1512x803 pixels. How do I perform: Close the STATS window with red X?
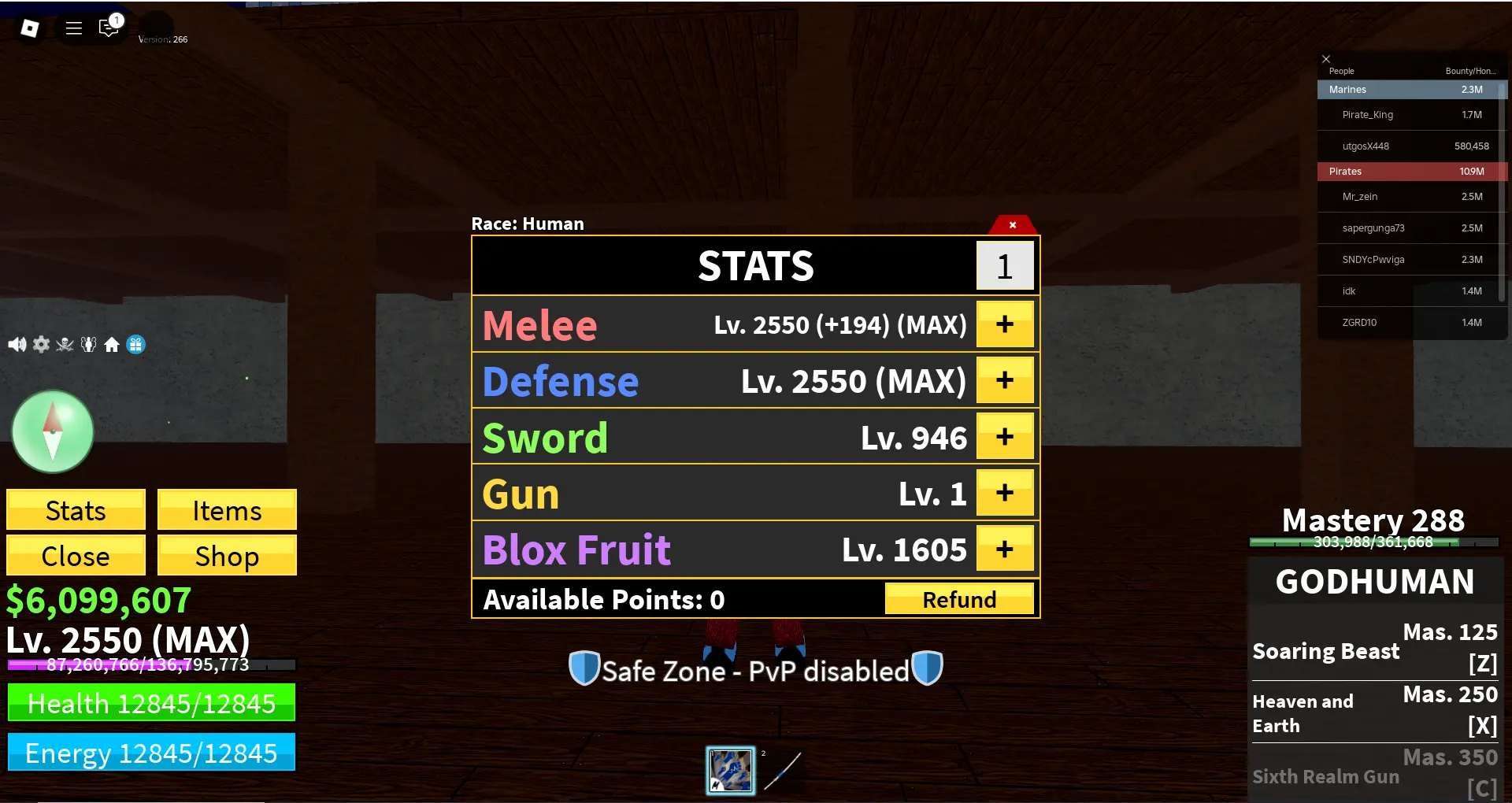(x=1012, y=225)
